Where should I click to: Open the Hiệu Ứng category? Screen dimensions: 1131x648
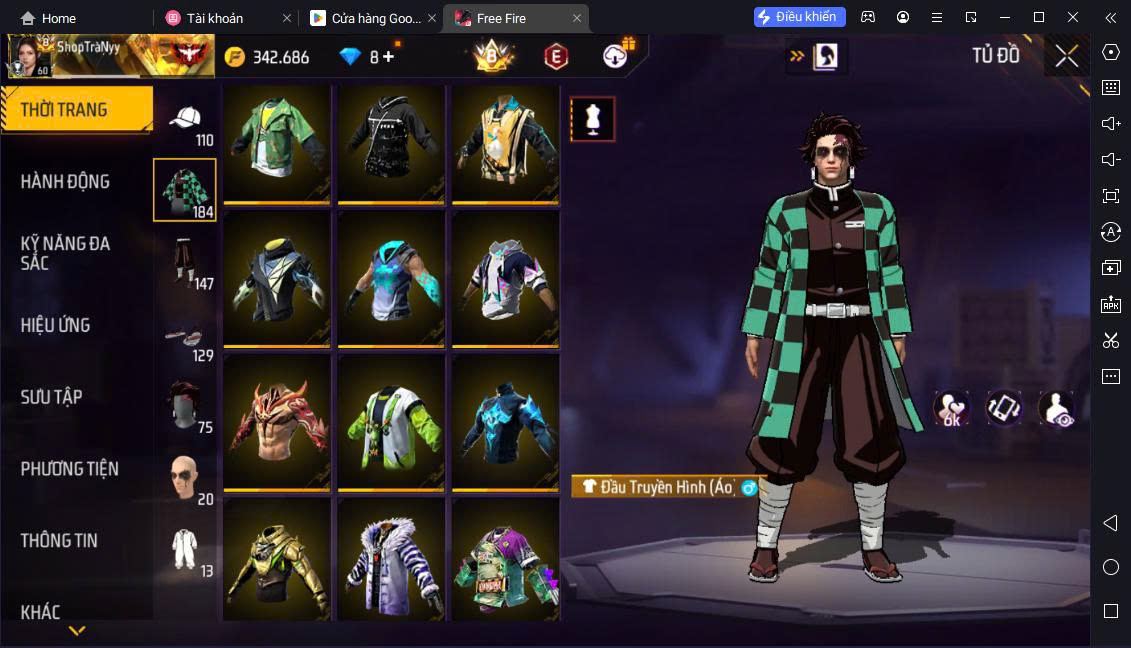tap(56, 325)
